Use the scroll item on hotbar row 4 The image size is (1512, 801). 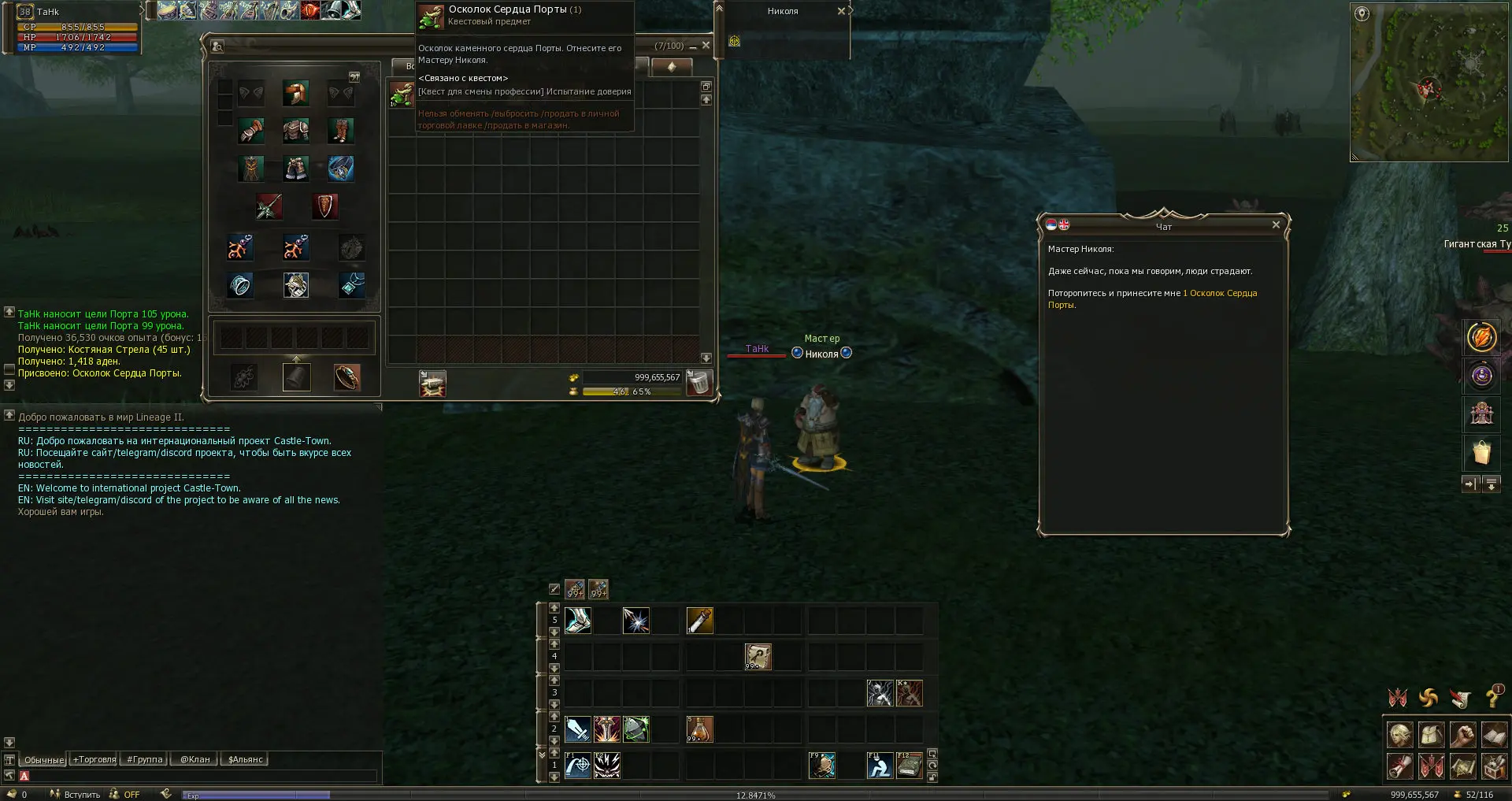pos(758,656)
